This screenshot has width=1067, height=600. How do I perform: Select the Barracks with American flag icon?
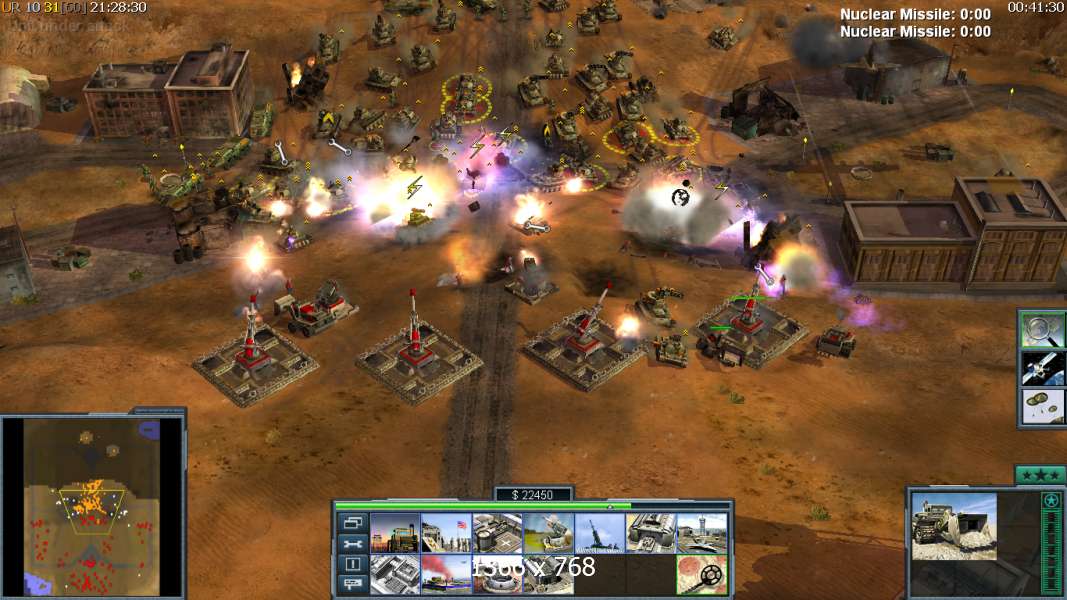point(445,533)
